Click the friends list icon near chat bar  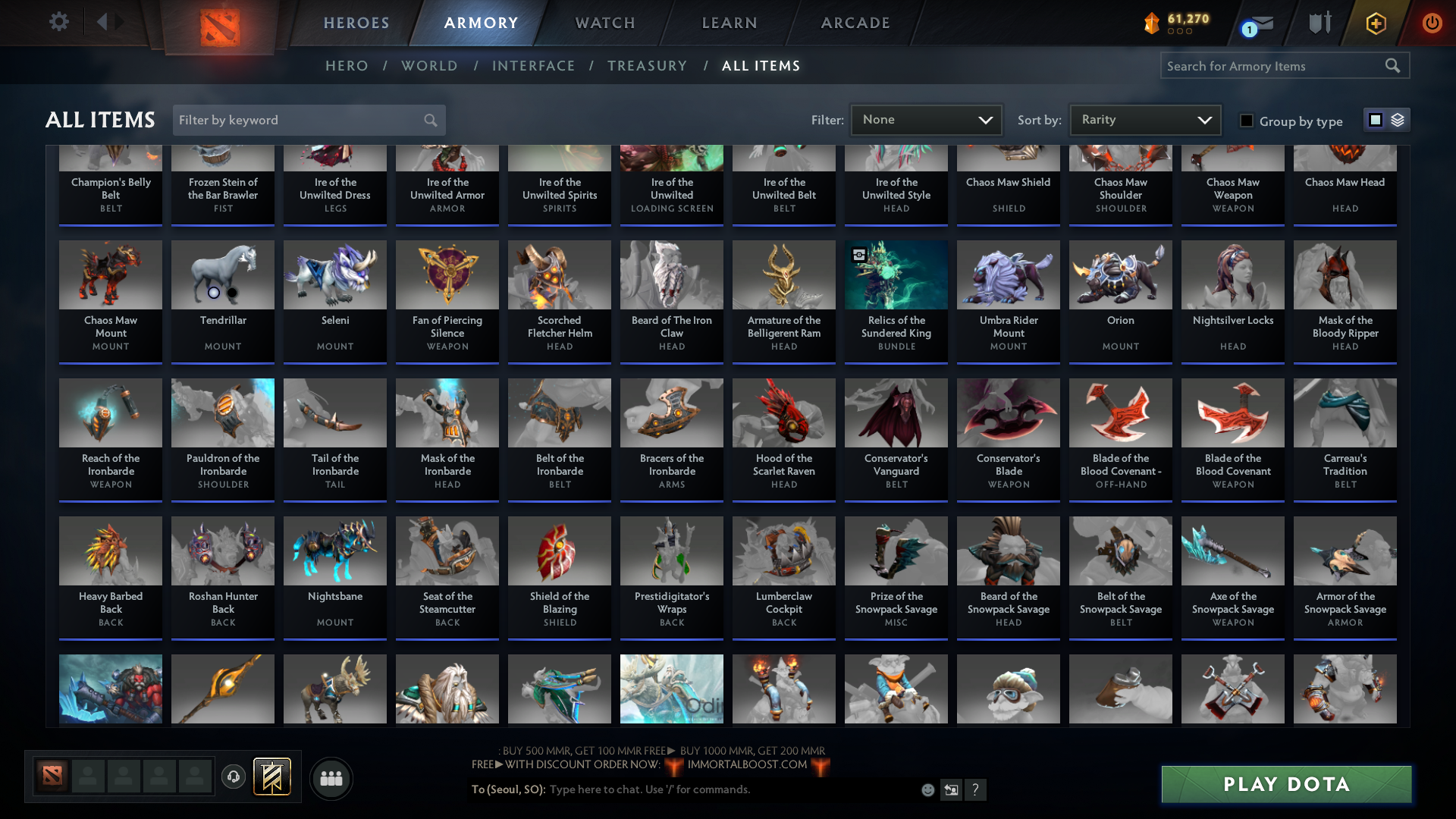click(x=331, y=778)
